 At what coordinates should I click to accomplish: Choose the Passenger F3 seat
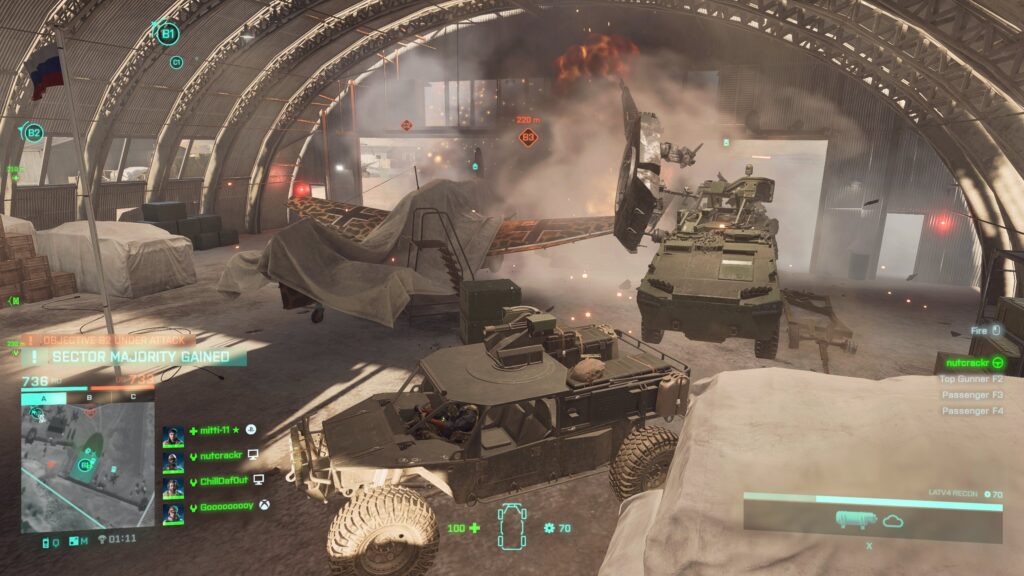click(x=971, y=395)
